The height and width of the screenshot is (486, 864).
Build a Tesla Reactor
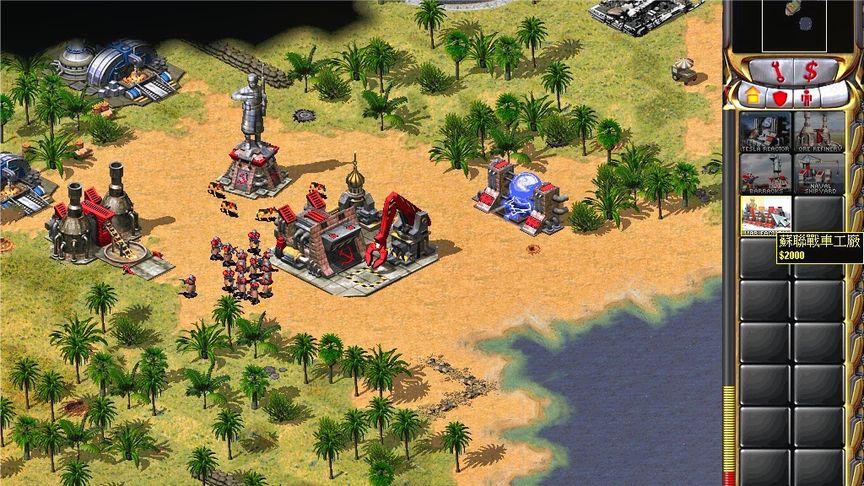point(765,130)
